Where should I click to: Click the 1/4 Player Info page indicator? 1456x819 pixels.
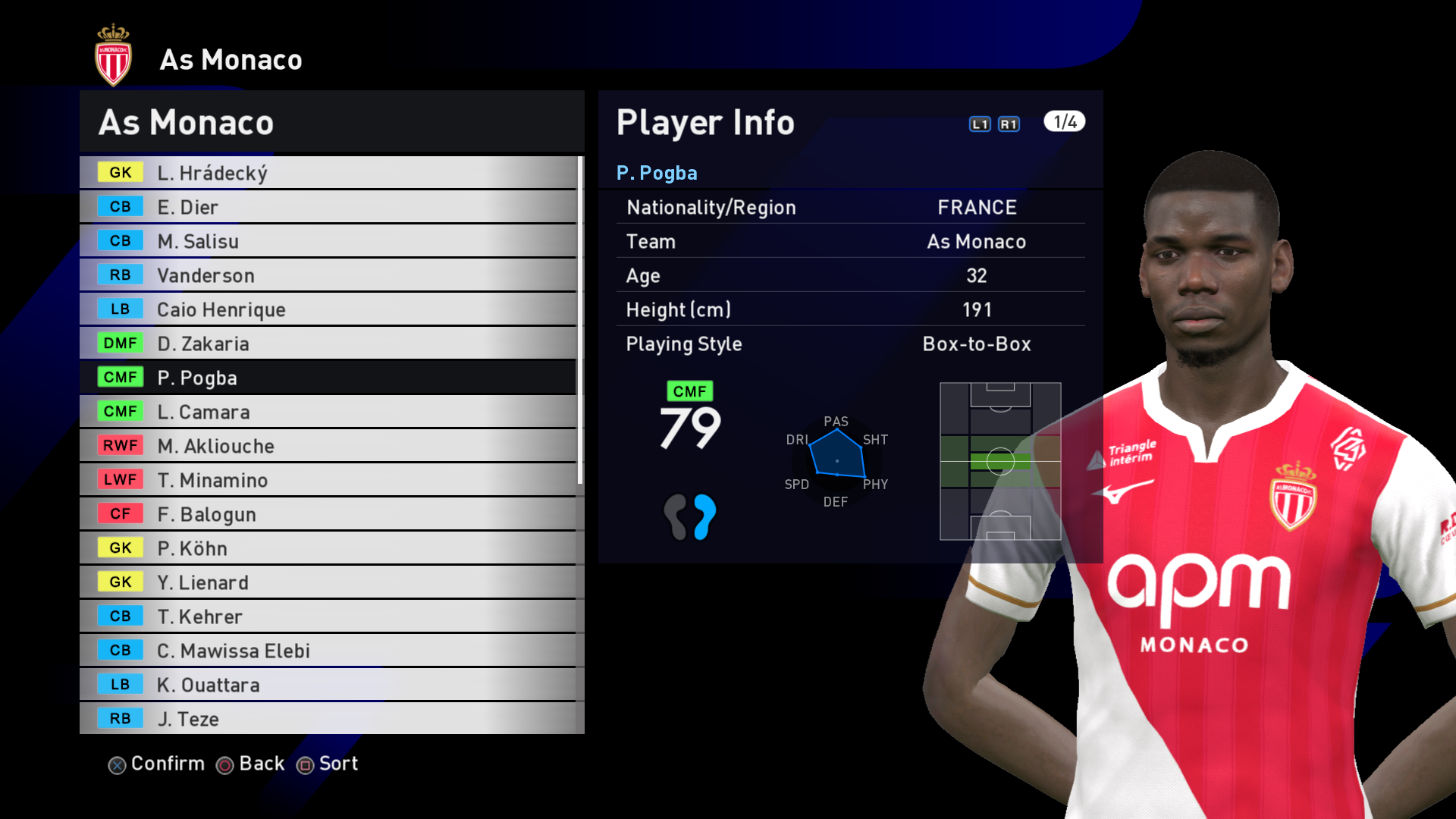1064,122
